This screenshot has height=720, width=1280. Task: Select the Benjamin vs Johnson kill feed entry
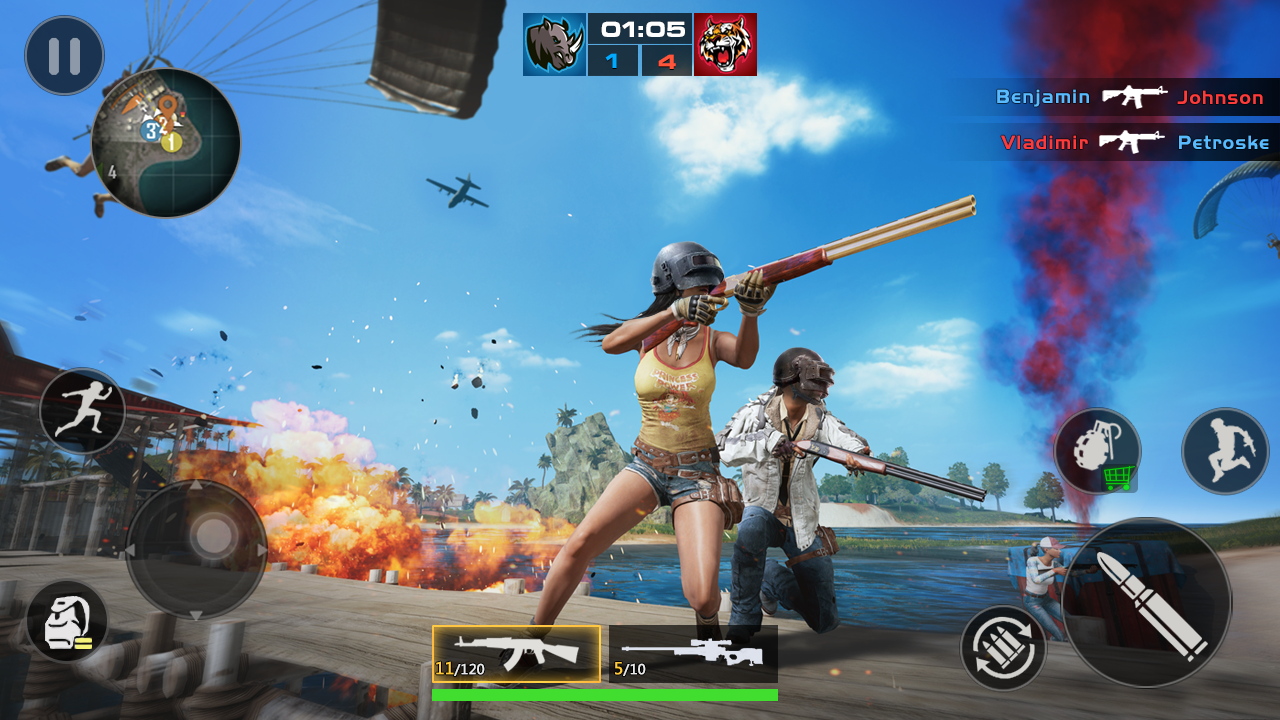1130,97
